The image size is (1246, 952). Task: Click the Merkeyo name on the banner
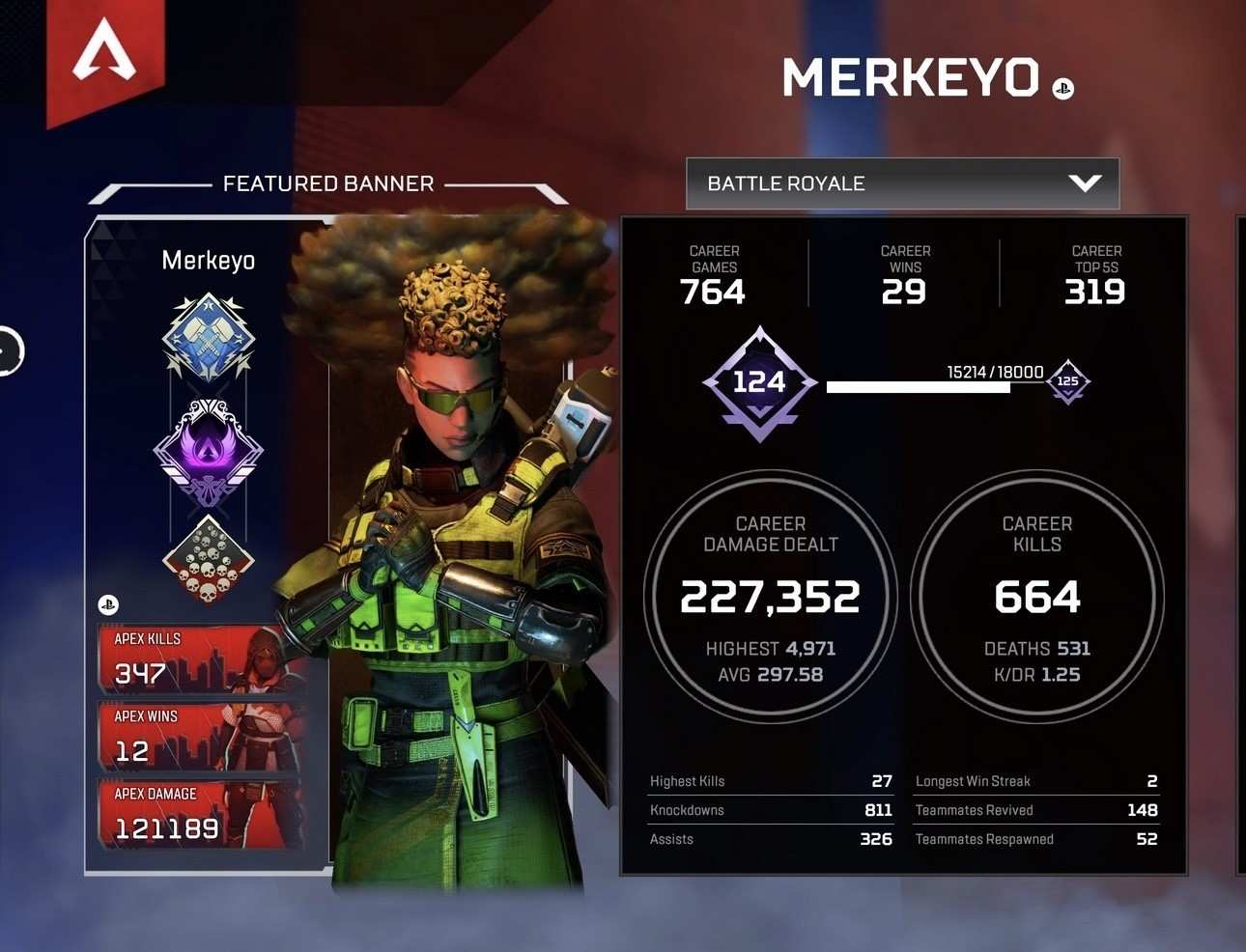pos(208,260)
